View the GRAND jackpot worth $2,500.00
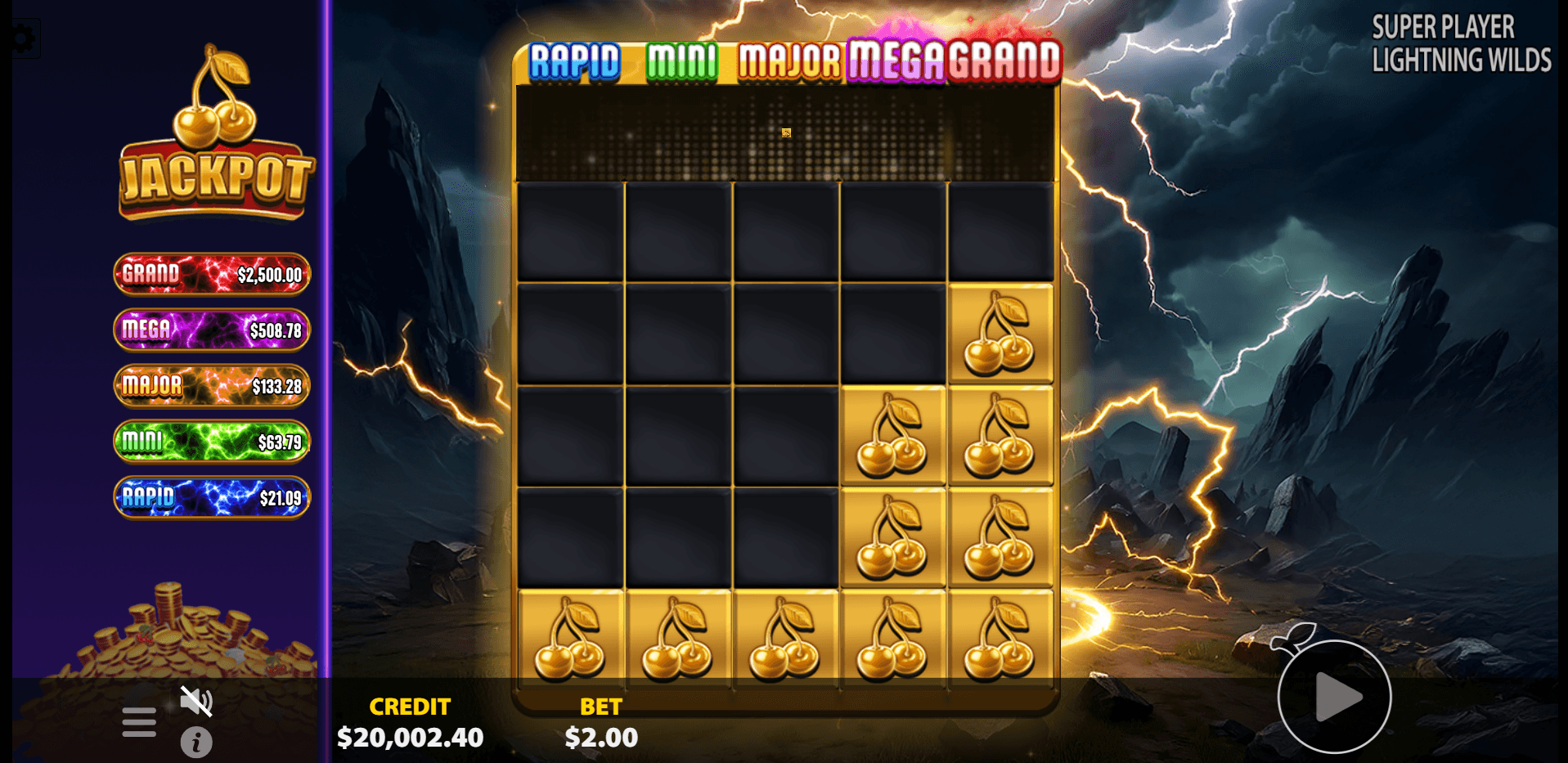This screenshot has width=1568, height=763. tap(211, 273)
